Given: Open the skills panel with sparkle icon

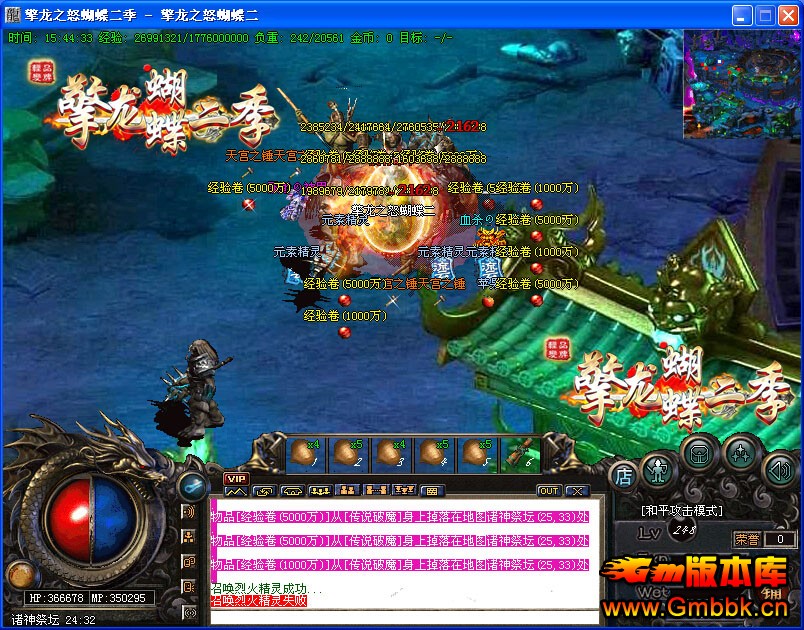Looking at the screenshot, I should click(740, 454).
